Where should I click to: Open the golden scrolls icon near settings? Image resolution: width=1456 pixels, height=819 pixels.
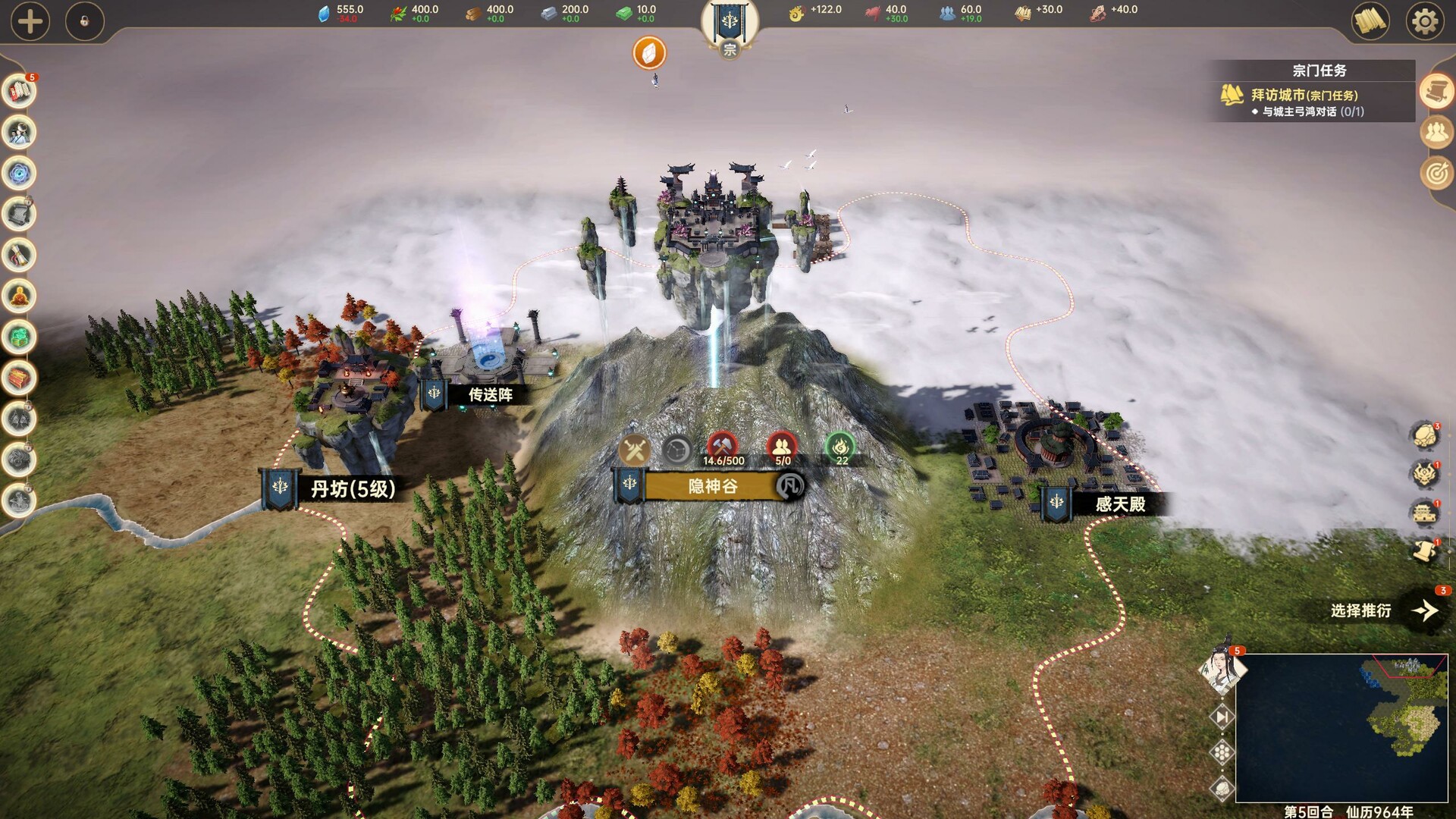pyautogui.click(x=1370, y=21)
